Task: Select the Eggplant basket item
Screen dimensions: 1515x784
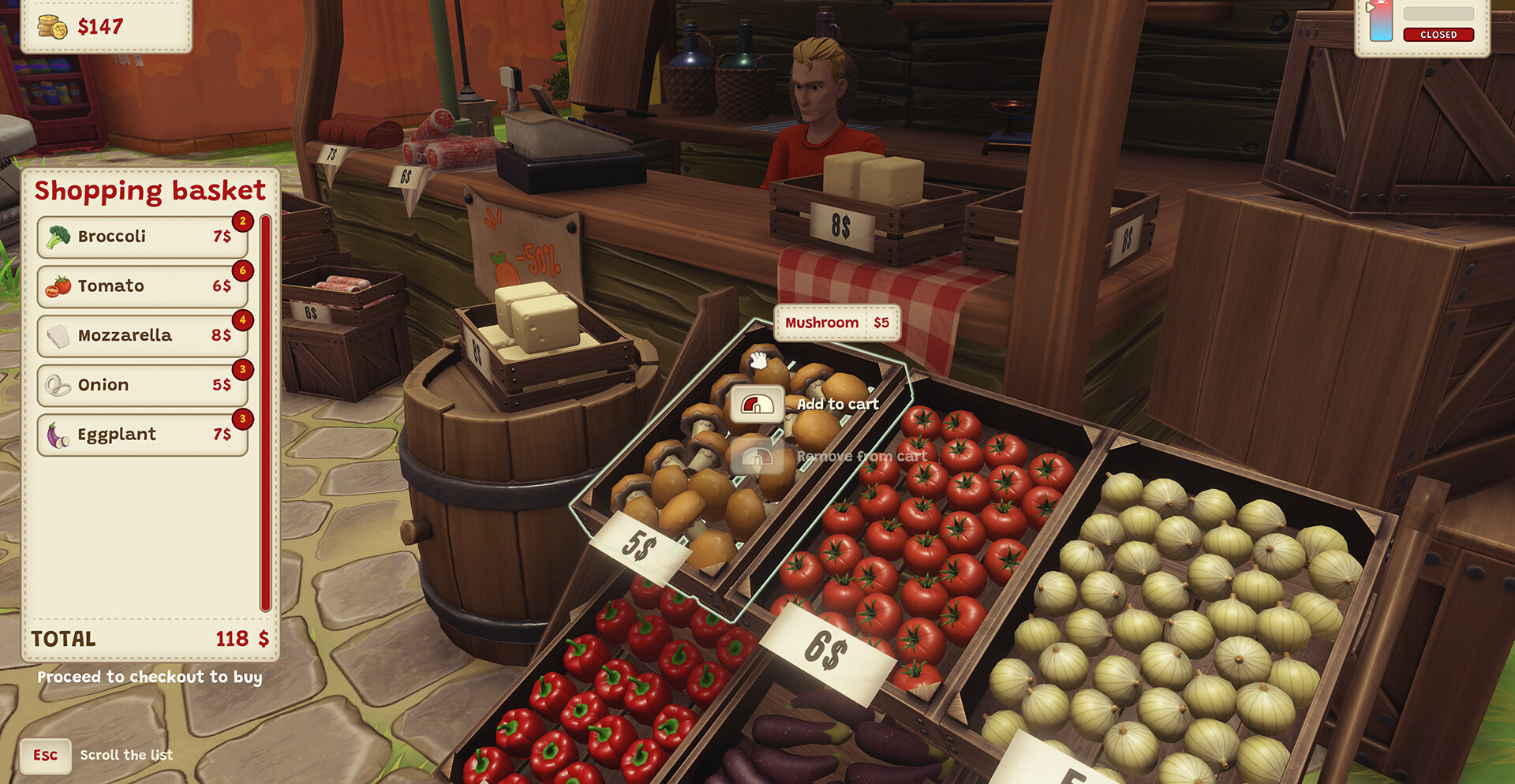Action: point(142,435)
